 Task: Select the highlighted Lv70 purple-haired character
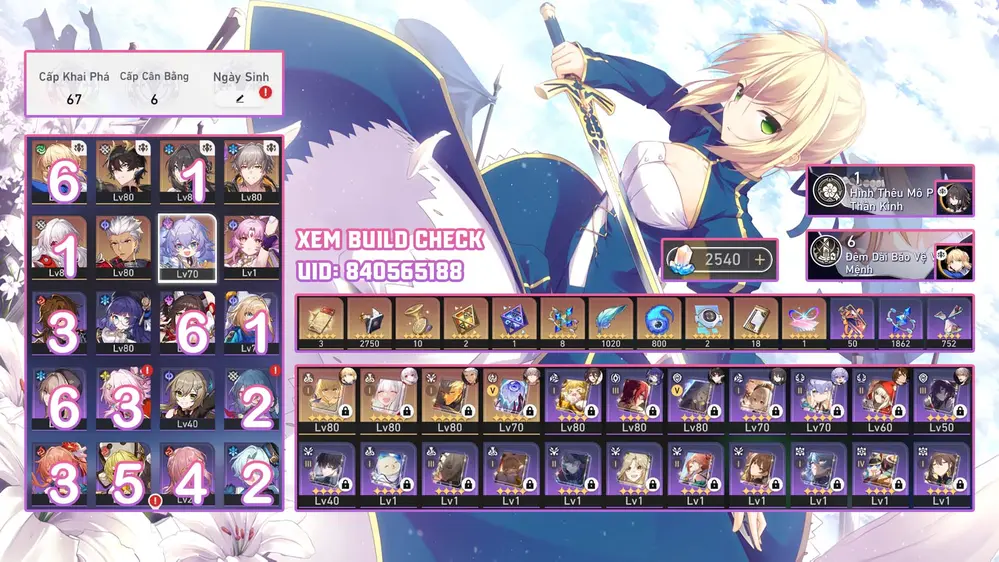[x=188, y=247]
